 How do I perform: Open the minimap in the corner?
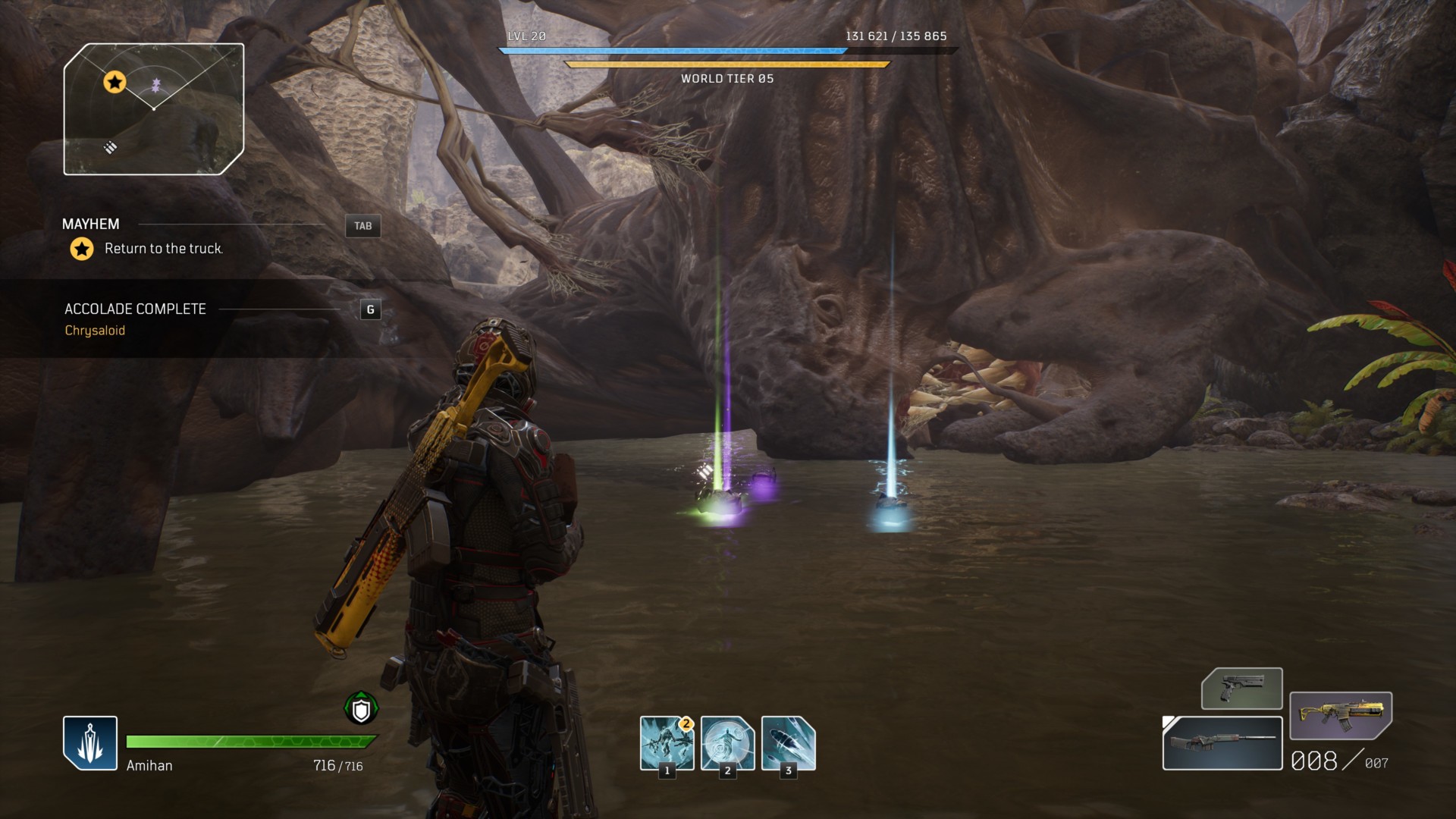click(x=154, y=109)
